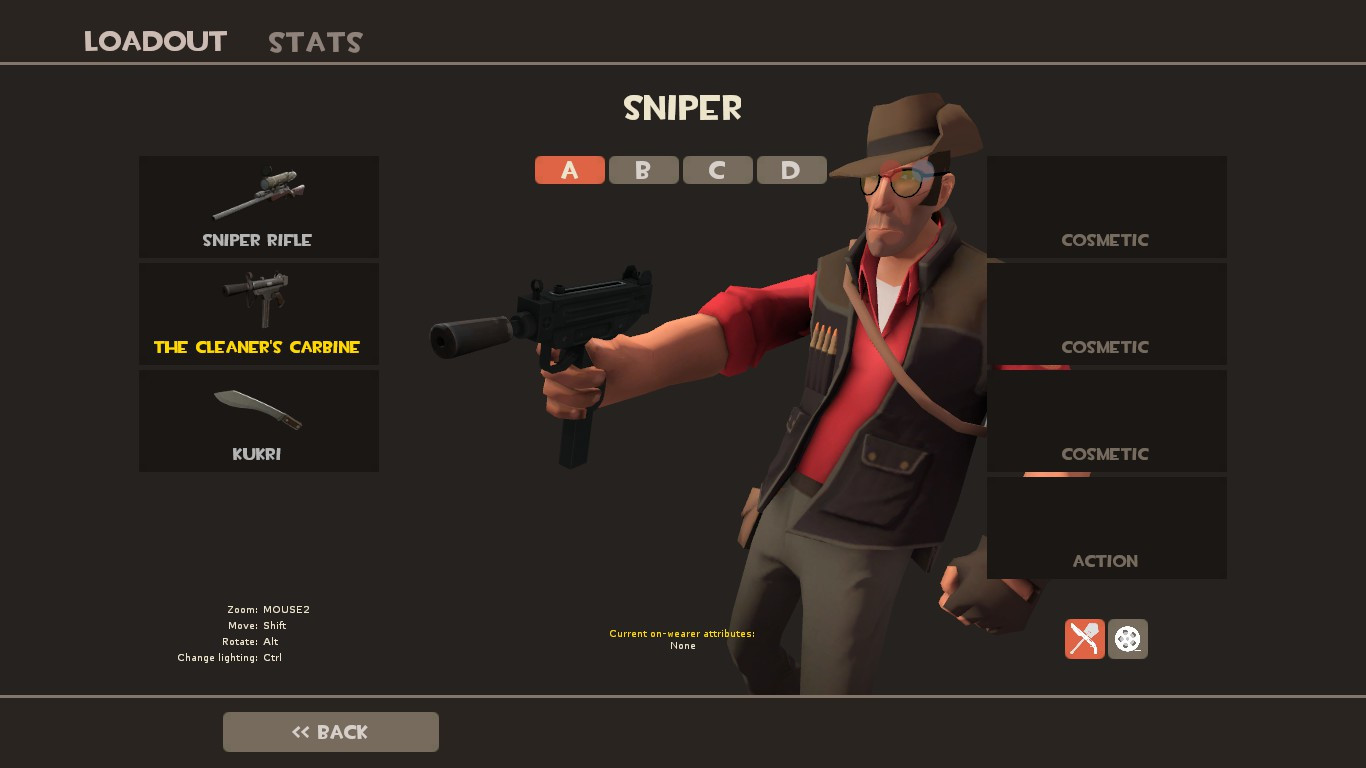The width and height of the screenshot is (1366, 768).
Task: Select the middle Cosmetic slot
Action: (x=1106, y=313)
